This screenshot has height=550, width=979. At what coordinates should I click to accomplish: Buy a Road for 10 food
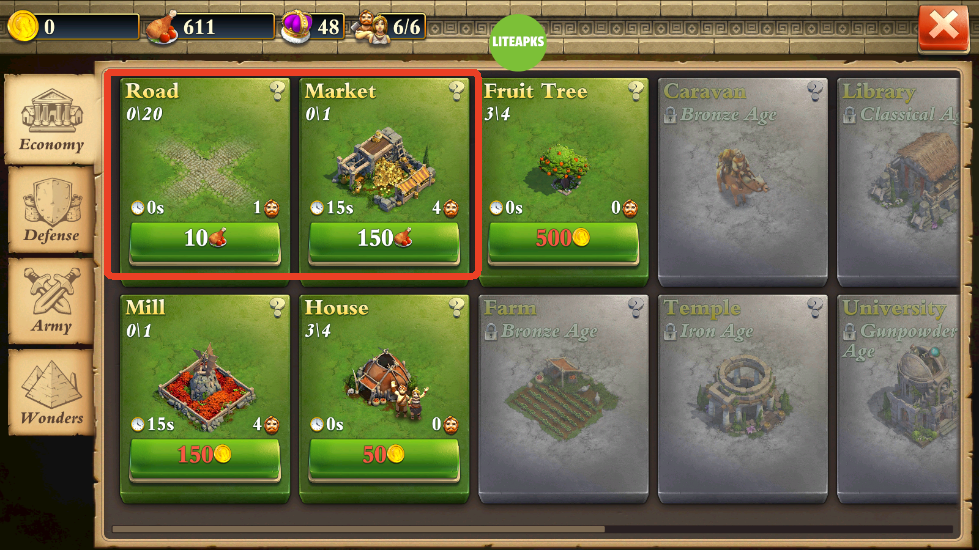point(204,241)
